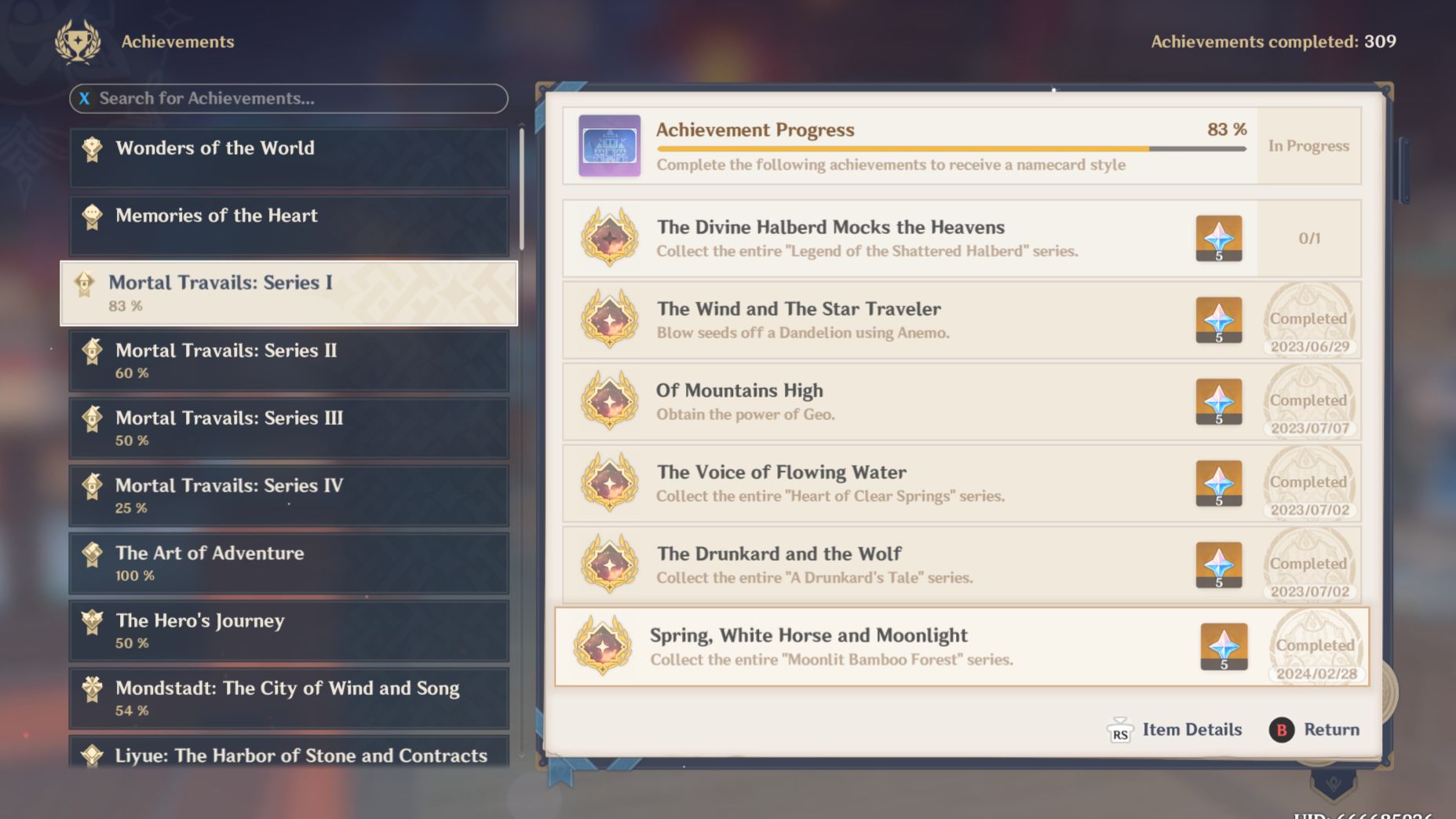Click the Primogem reward for The Divine Halberd achievement
The width and height of the screenshot is (1456, 819).
(1219, 239)
